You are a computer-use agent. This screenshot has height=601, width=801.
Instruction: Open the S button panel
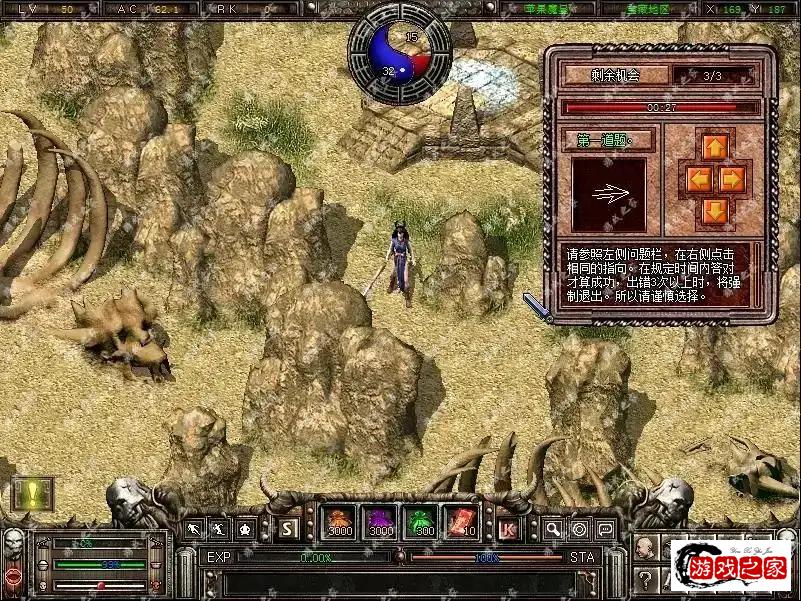288,528
